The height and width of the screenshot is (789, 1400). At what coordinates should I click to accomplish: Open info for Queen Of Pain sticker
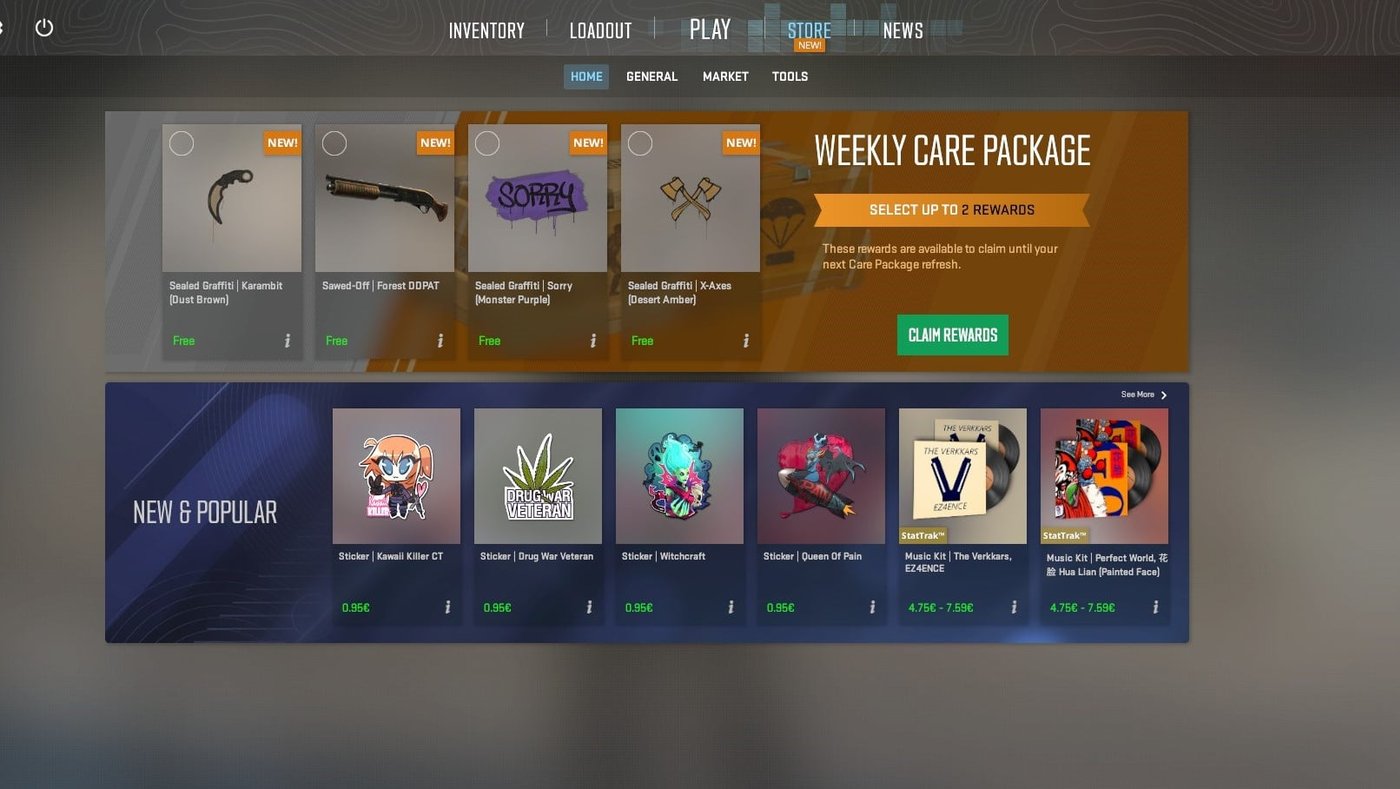pos(874,606)
